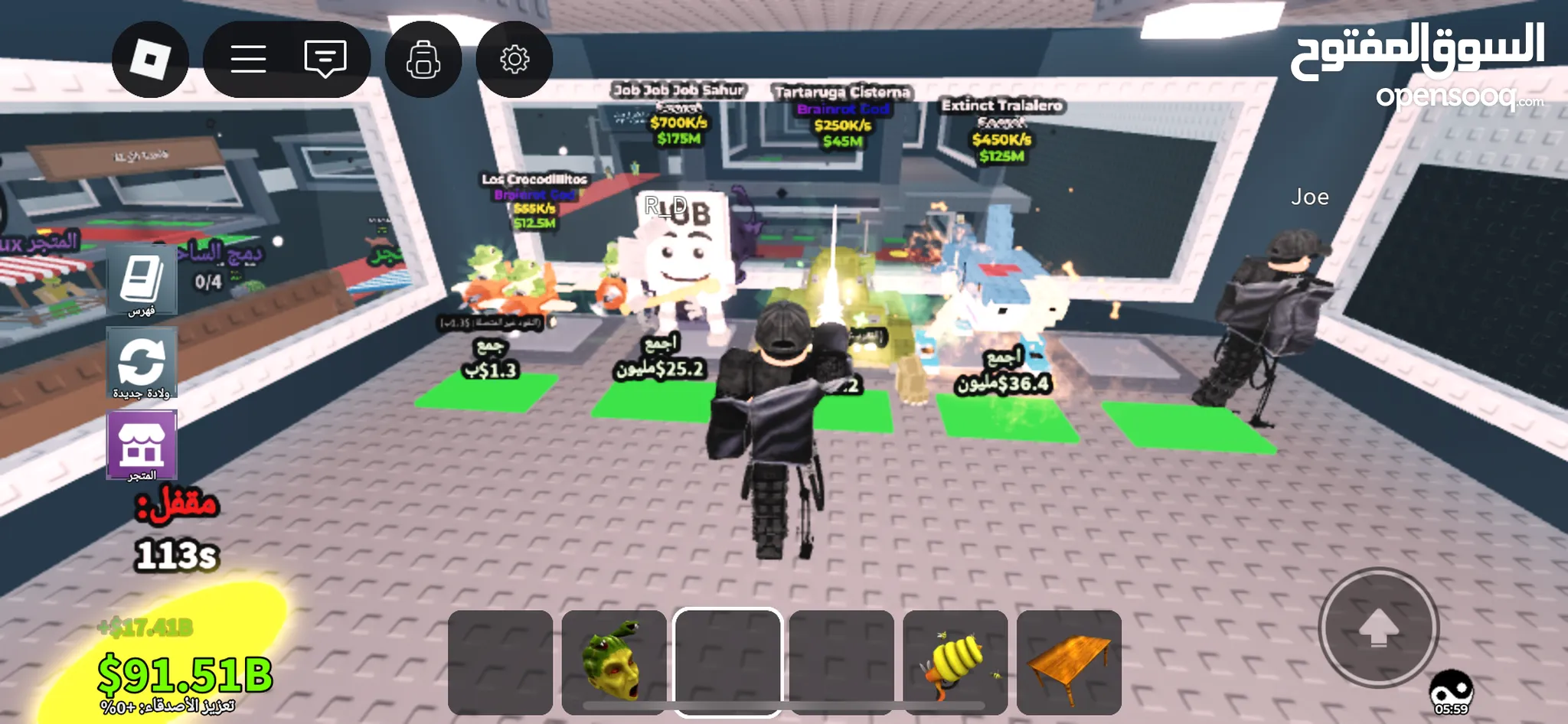Expand the Tartaruga Cisterna info label
The width and height of the screenshot is (1568, 724).
click(842, 115)
